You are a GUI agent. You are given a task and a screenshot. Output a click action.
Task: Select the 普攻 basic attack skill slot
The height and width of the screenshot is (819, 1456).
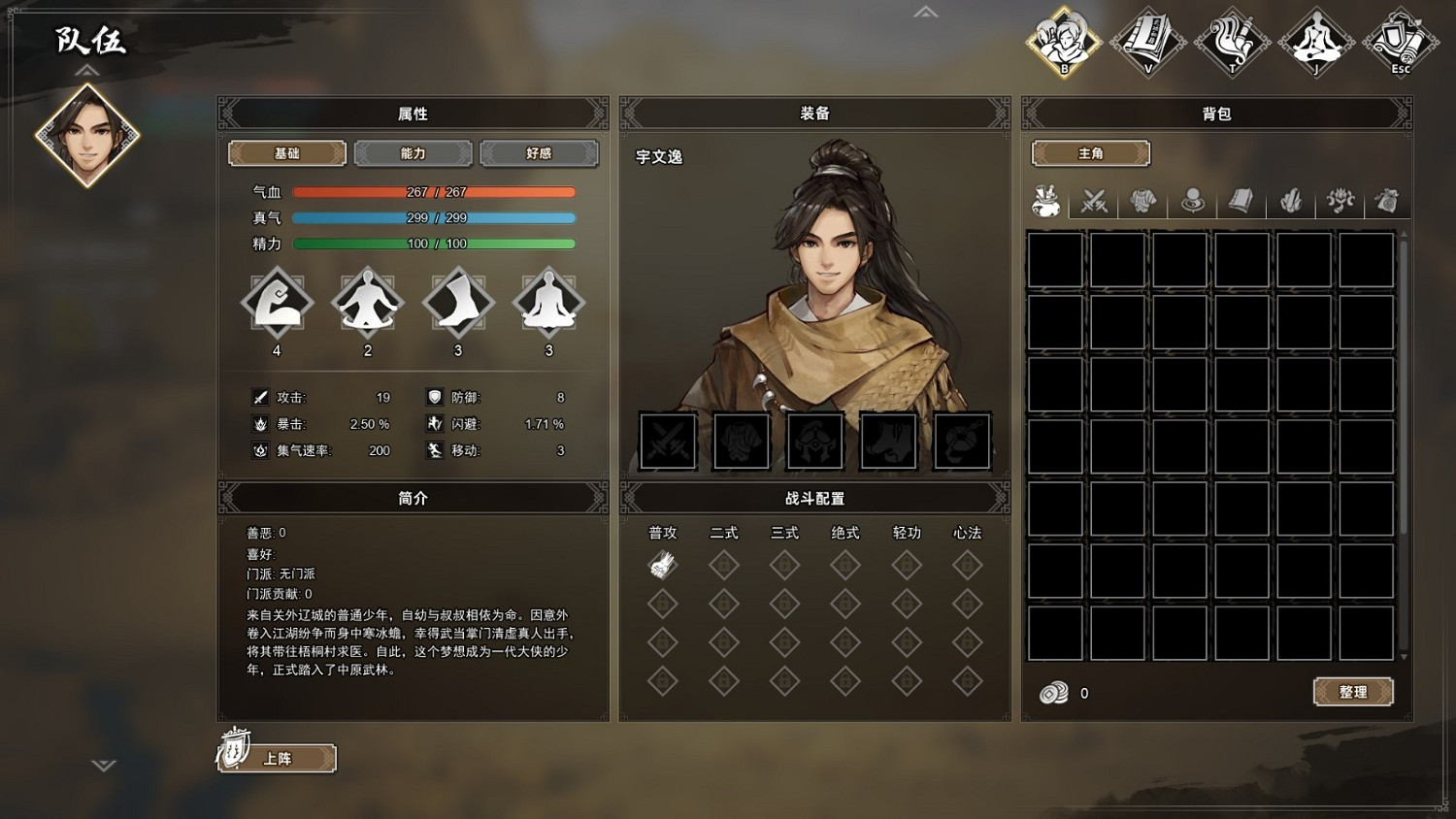click(x=662, y=564)
